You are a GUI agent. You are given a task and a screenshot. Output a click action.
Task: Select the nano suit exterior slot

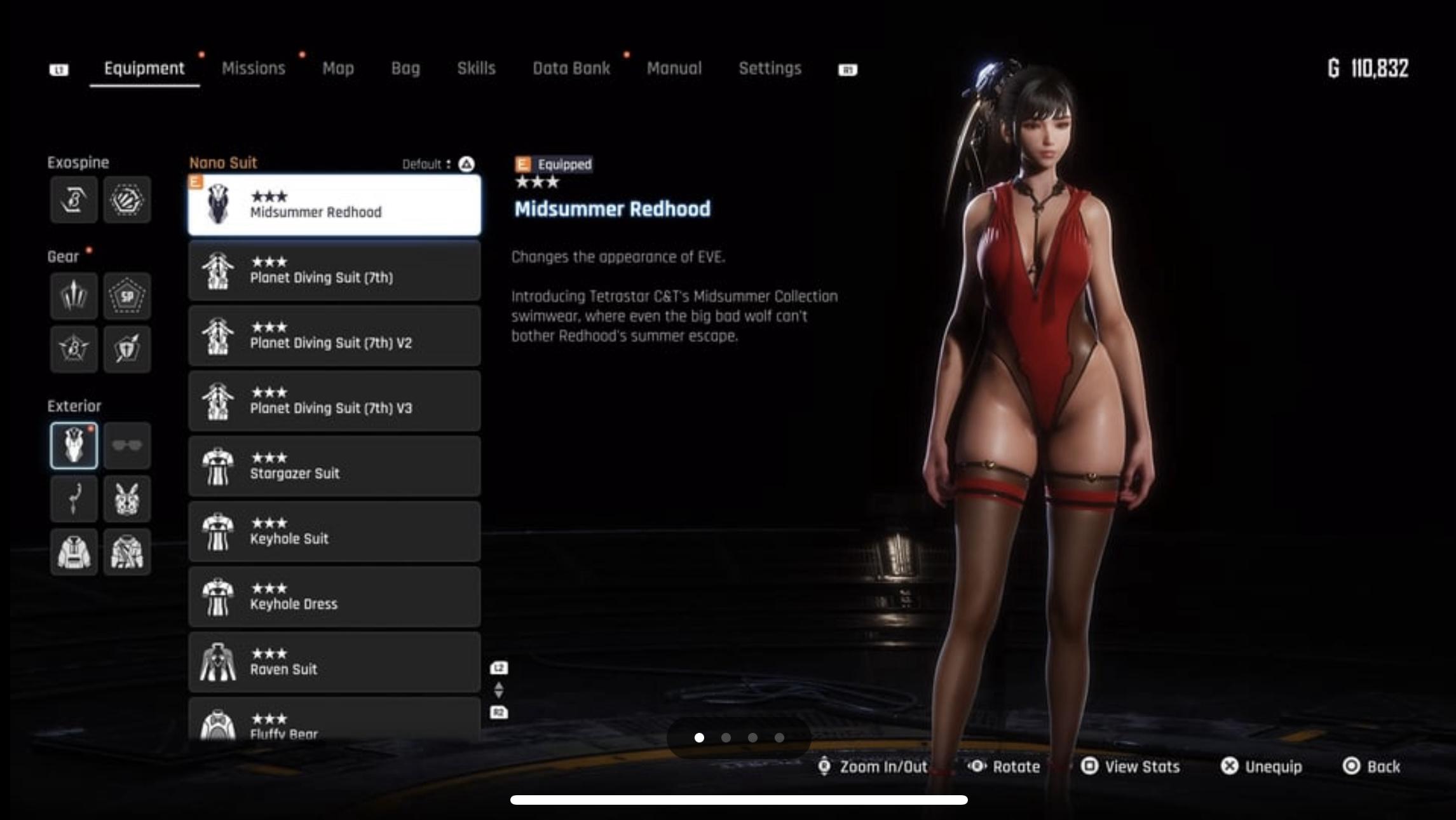coord(74,446)
